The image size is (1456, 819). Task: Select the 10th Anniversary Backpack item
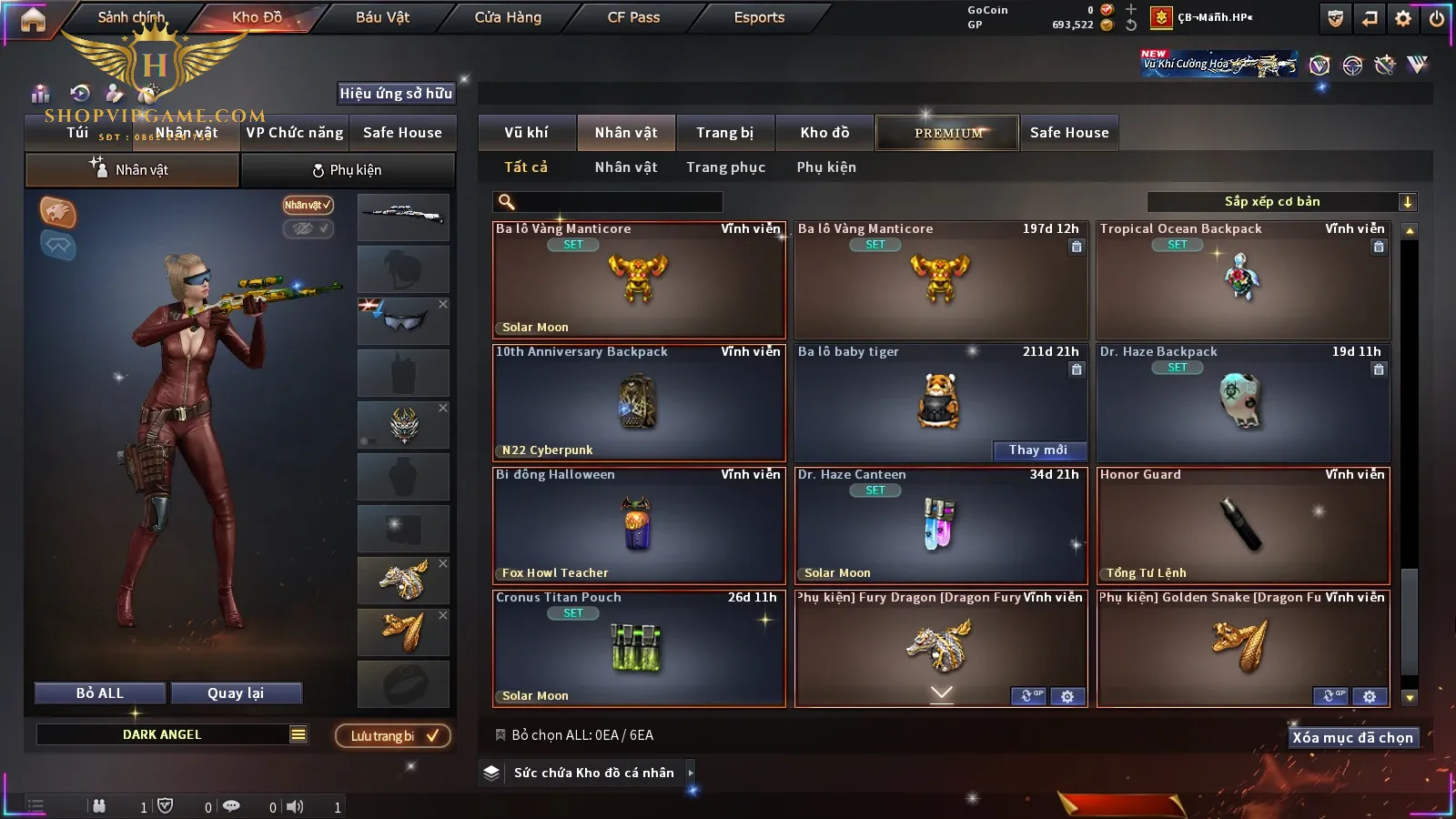[x=639, y=403]
